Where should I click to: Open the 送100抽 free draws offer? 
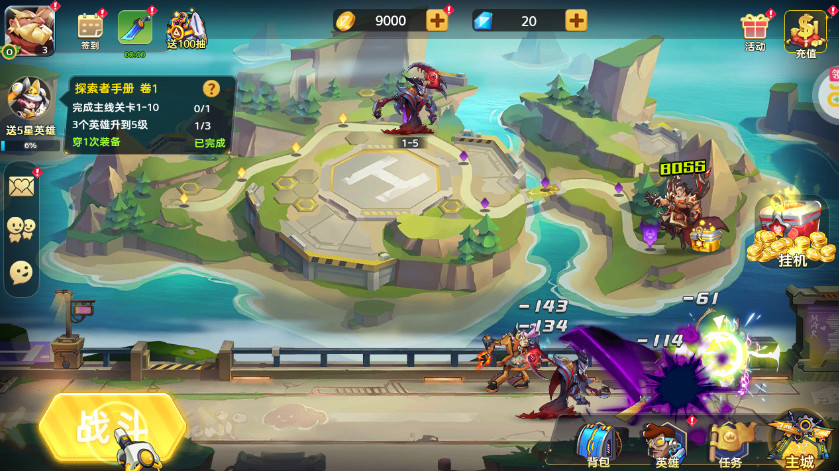[185, 30]
